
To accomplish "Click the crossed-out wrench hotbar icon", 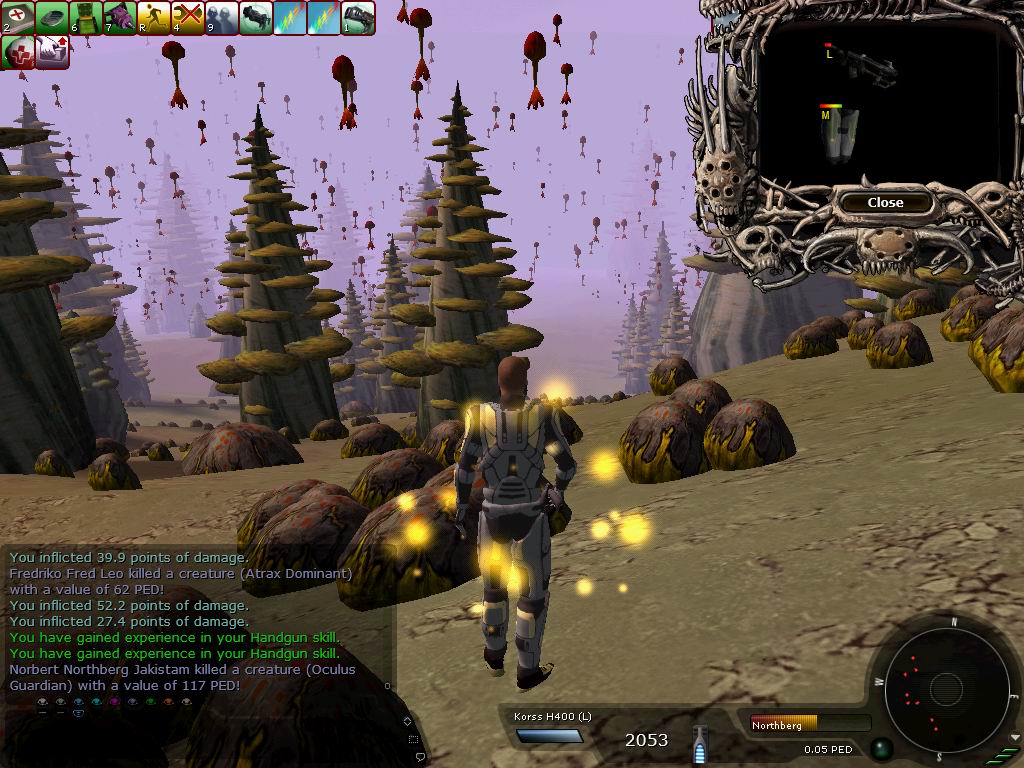I will tap(188, 17).
